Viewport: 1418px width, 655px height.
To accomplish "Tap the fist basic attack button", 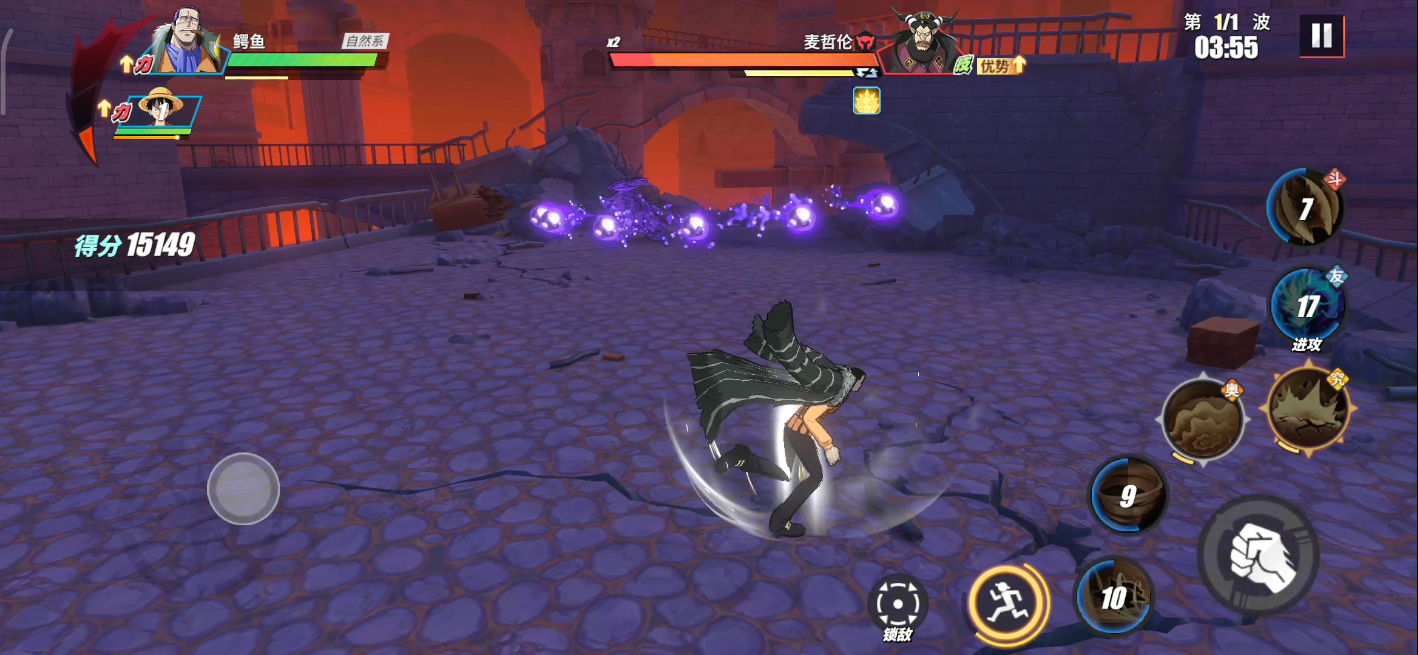I will coord(1257,554).
